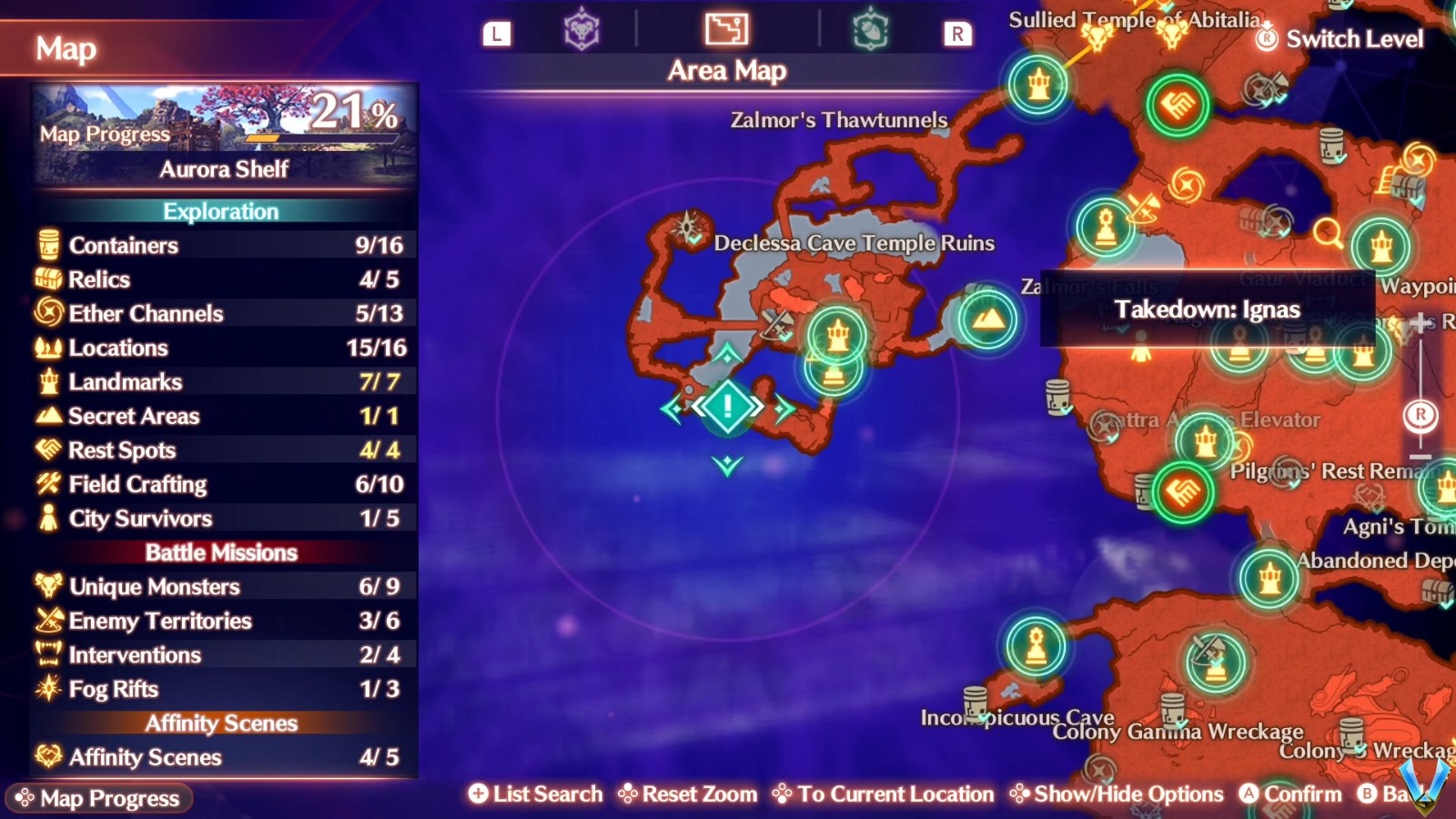This screenshot has width=1456, height=819.
Task: Select the landmark tower icon at Declessa Cave Temple Ruins
Action: pos(837,335)
